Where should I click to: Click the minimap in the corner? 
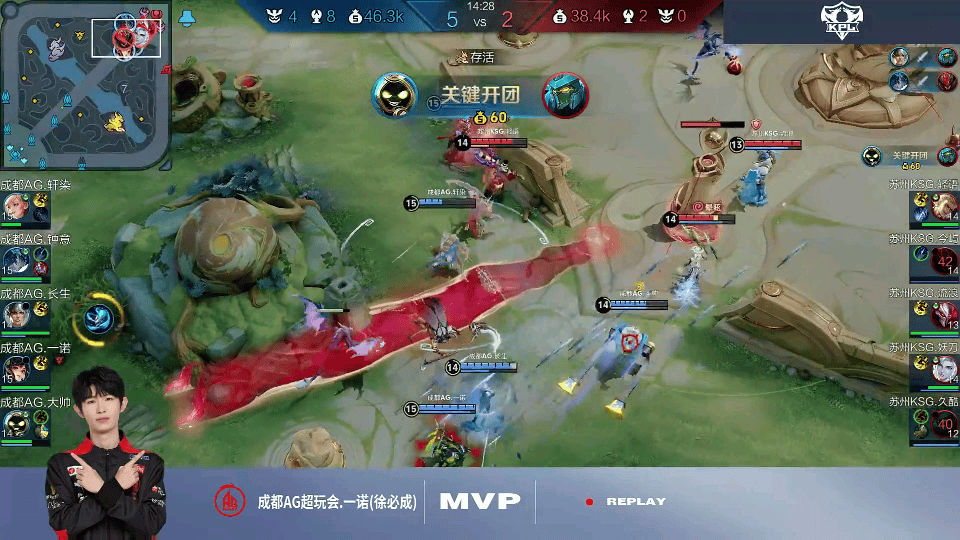coord(85,84)
